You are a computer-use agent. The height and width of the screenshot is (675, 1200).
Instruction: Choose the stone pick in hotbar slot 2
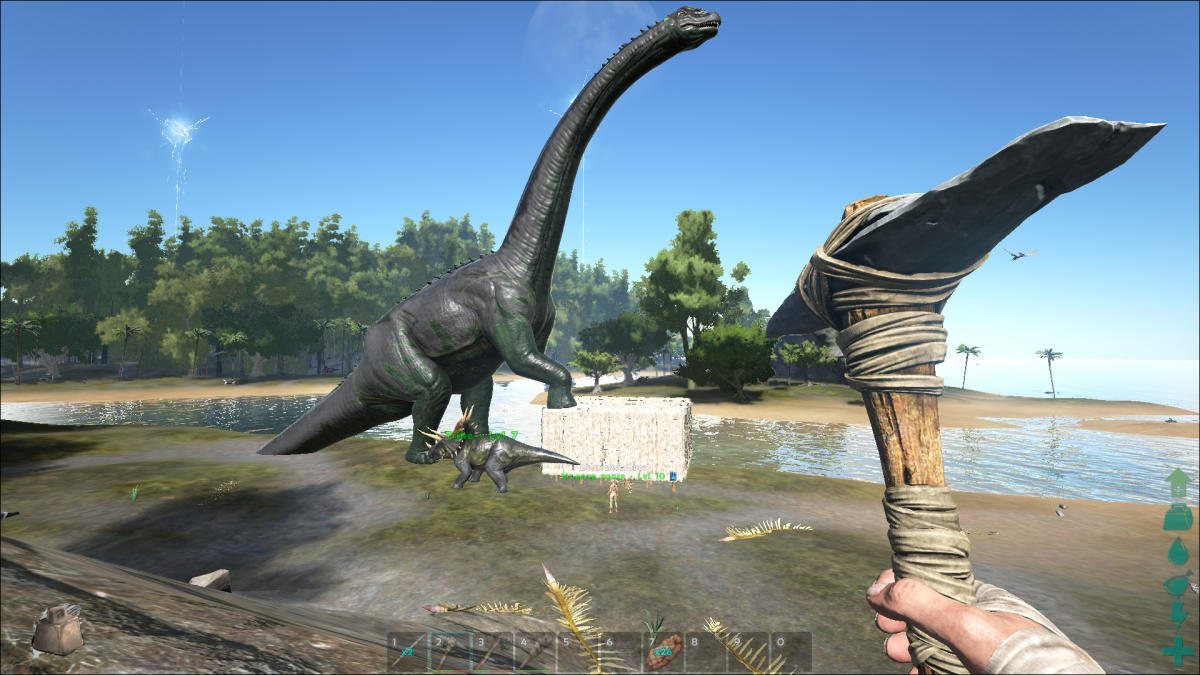click(x=449, y=651)
